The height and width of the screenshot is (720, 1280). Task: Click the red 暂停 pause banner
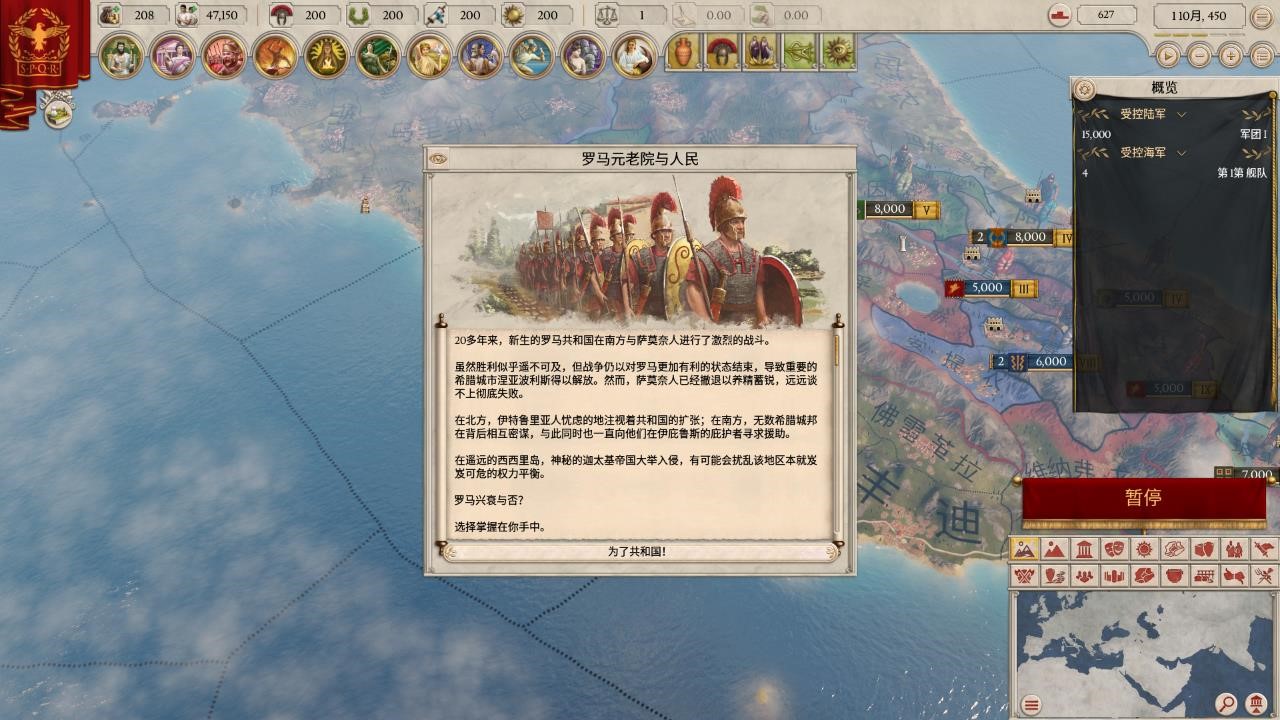(1143, 498)
